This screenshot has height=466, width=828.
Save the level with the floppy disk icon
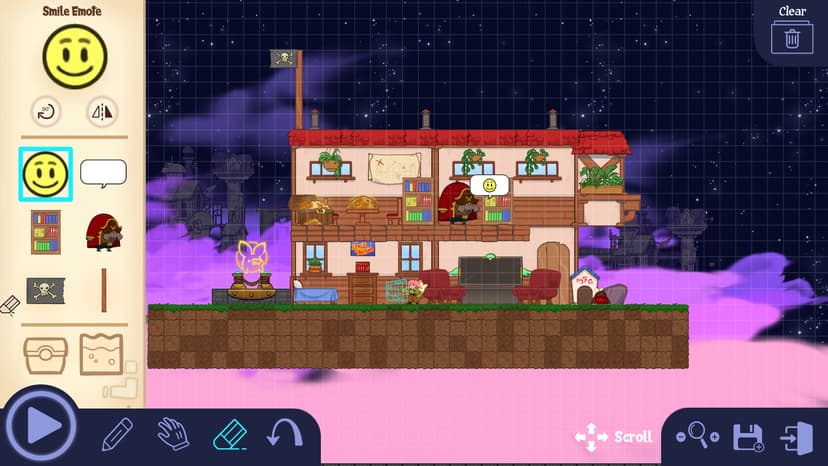click(748, 437)
